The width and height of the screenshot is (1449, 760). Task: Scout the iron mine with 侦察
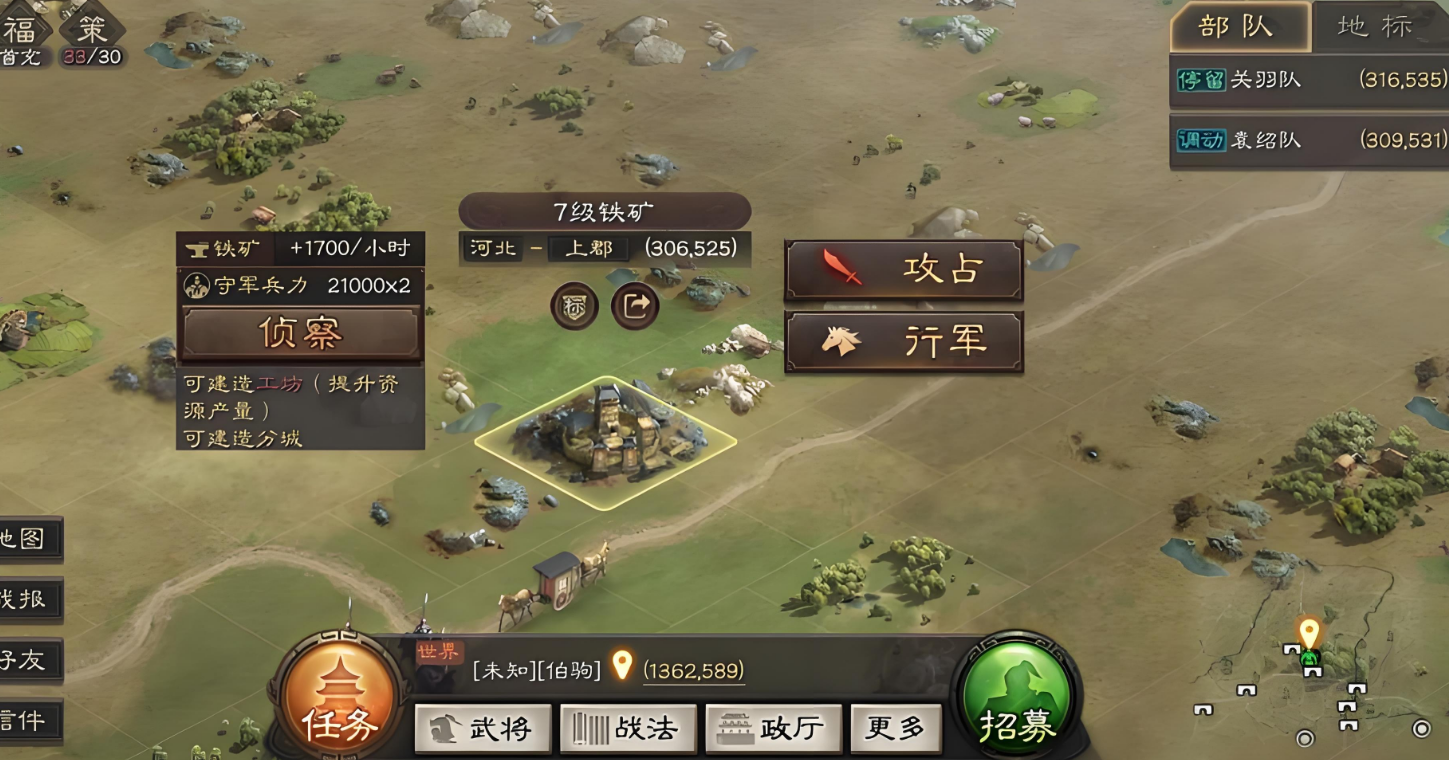(x=300, y=333)
